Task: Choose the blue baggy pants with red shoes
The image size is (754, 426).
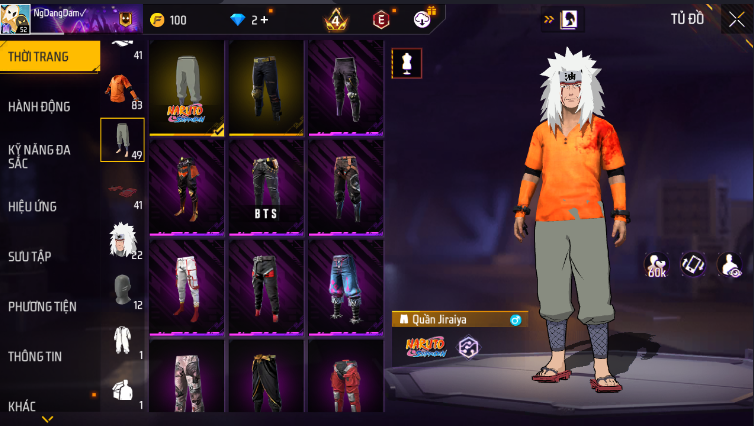Action: coord(344,286)
